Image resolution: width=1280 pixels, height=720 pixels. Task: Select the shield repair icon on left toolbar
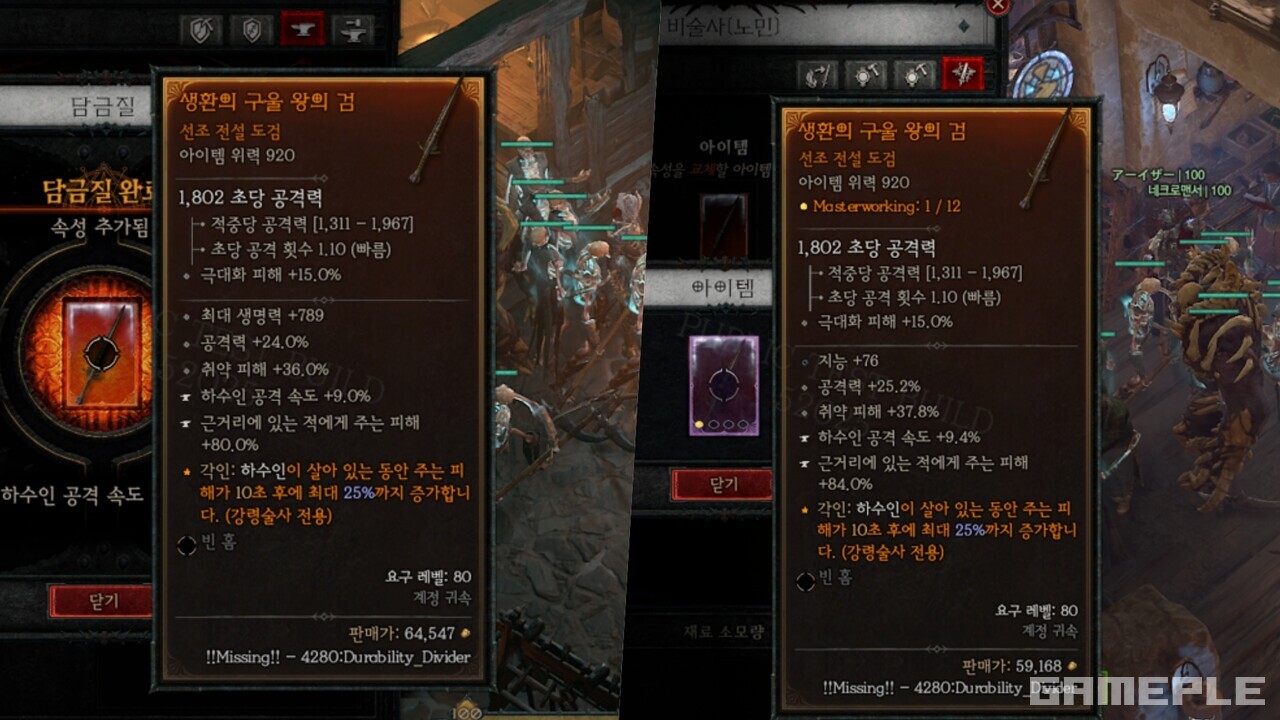[200, 28]
